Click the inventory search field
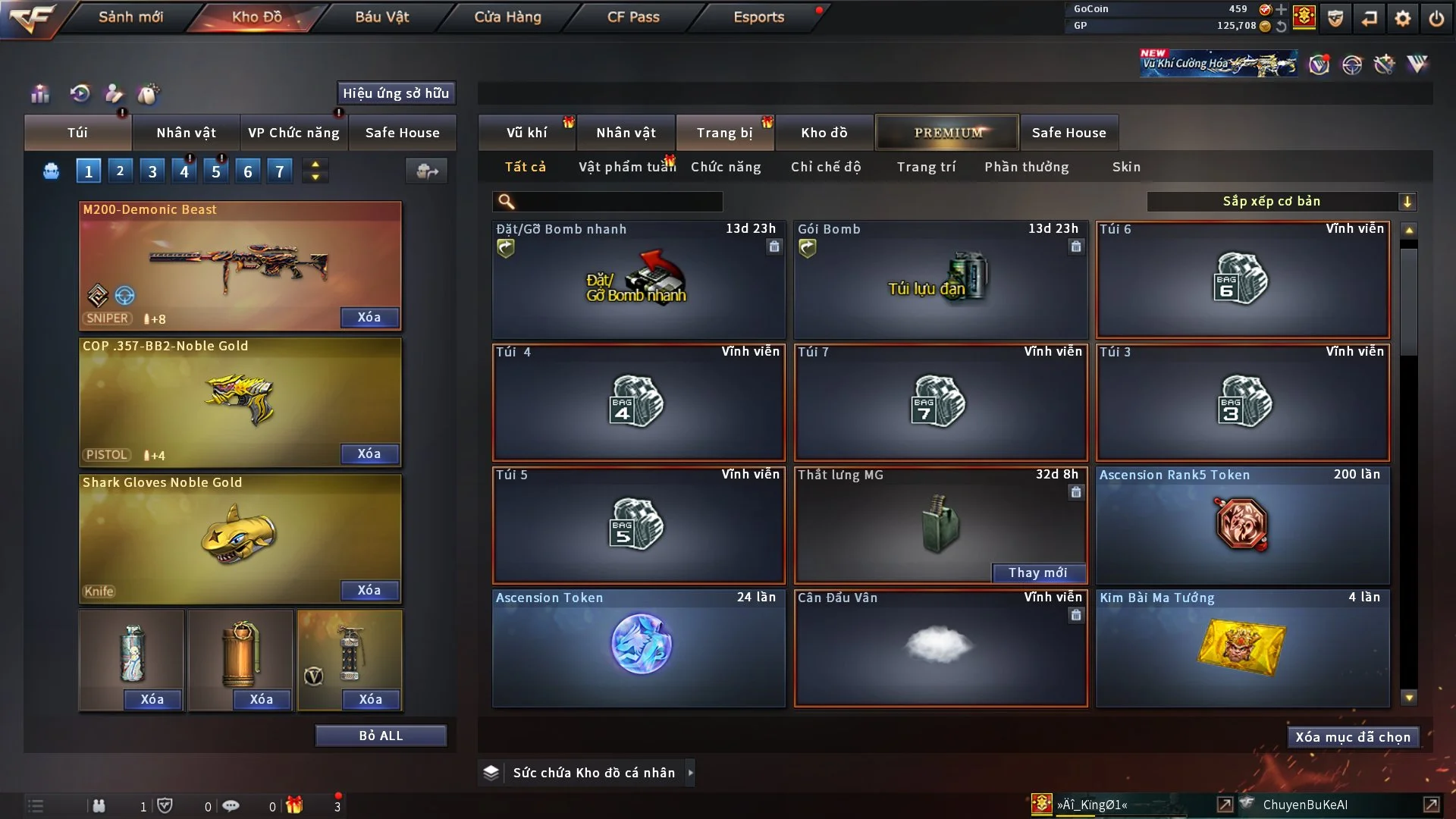 point(618,201)
